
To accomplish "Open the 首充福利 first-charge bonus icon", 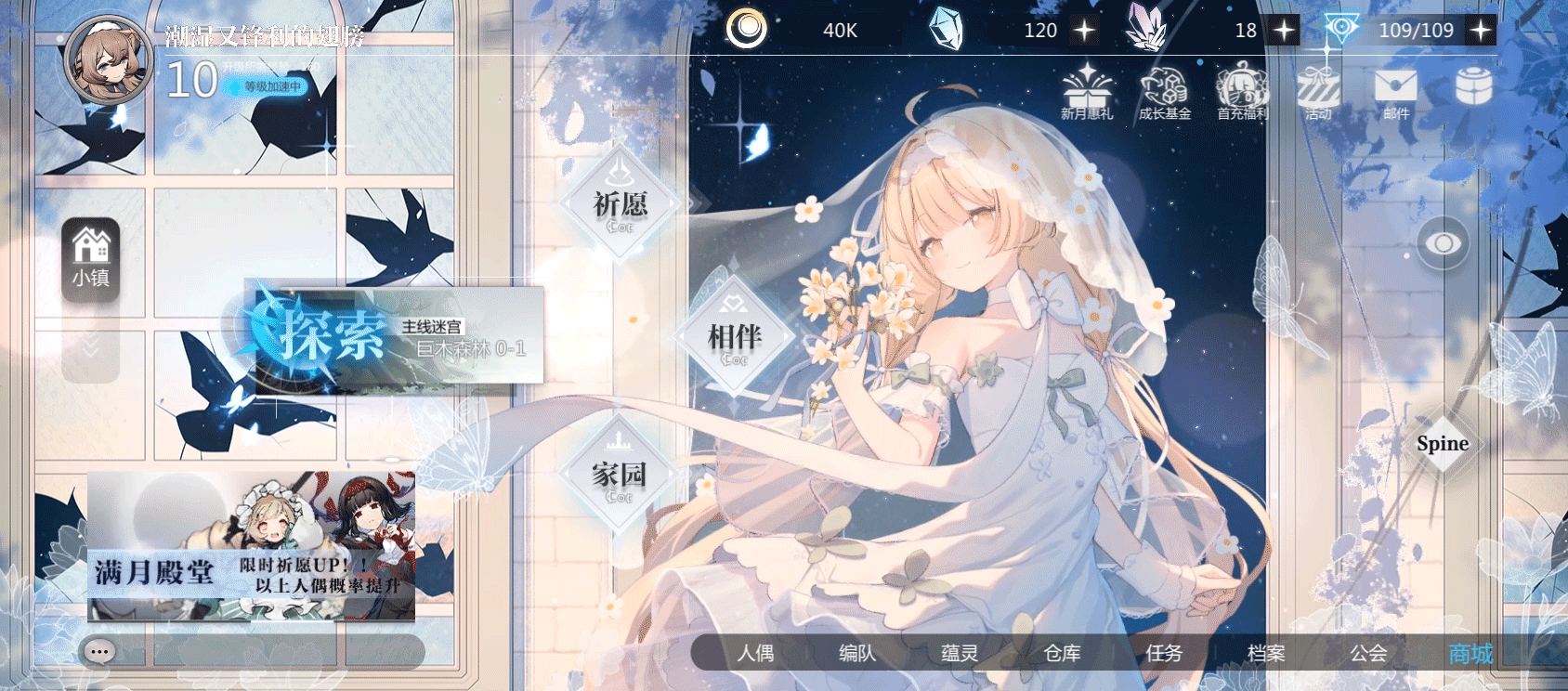I will pos(1242,93).
